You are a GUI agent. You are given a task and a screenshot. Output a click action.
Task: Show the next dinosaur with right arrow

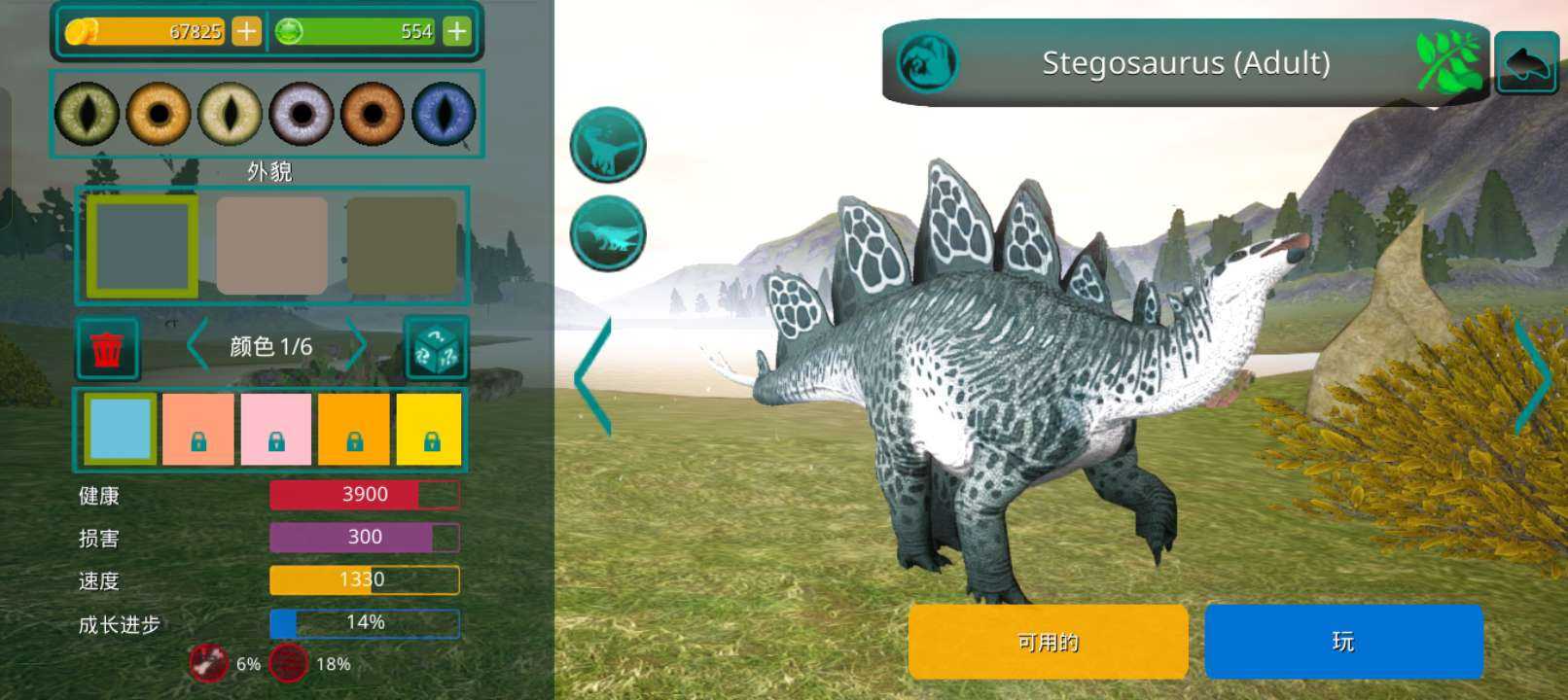click(1533, 374)
